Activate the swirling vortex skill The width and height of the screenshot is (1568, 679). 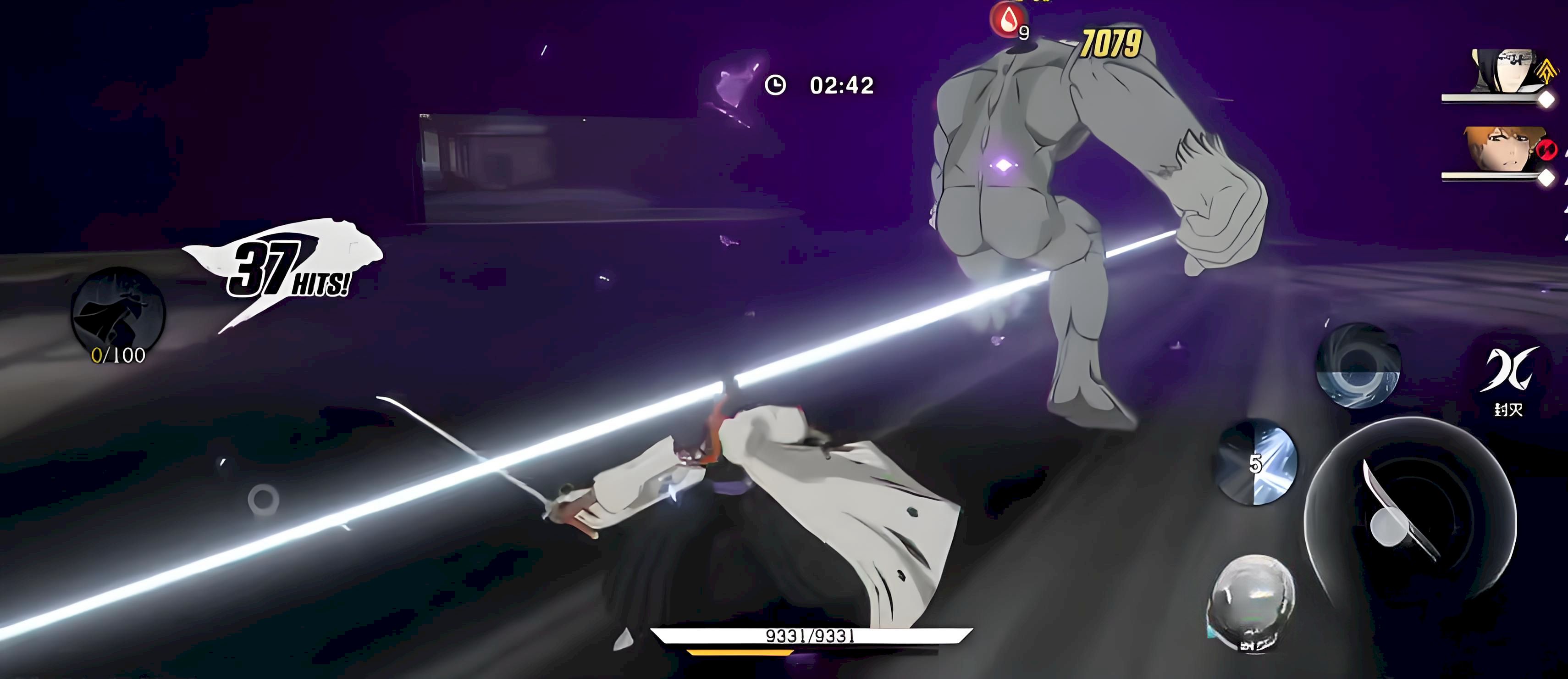tap(1358, 365)
